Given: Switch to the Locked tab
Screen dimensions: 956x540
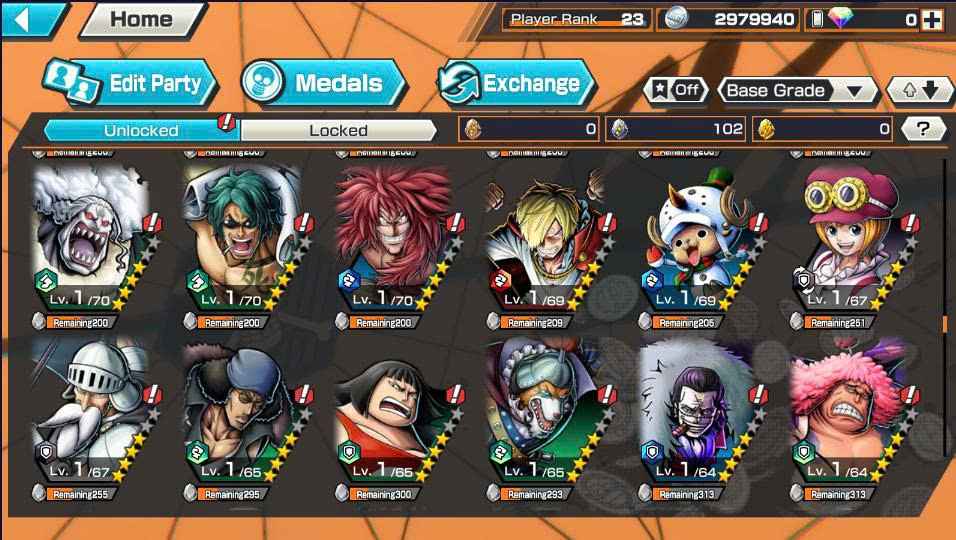Looking at the screenshot, I should point(338,130).
